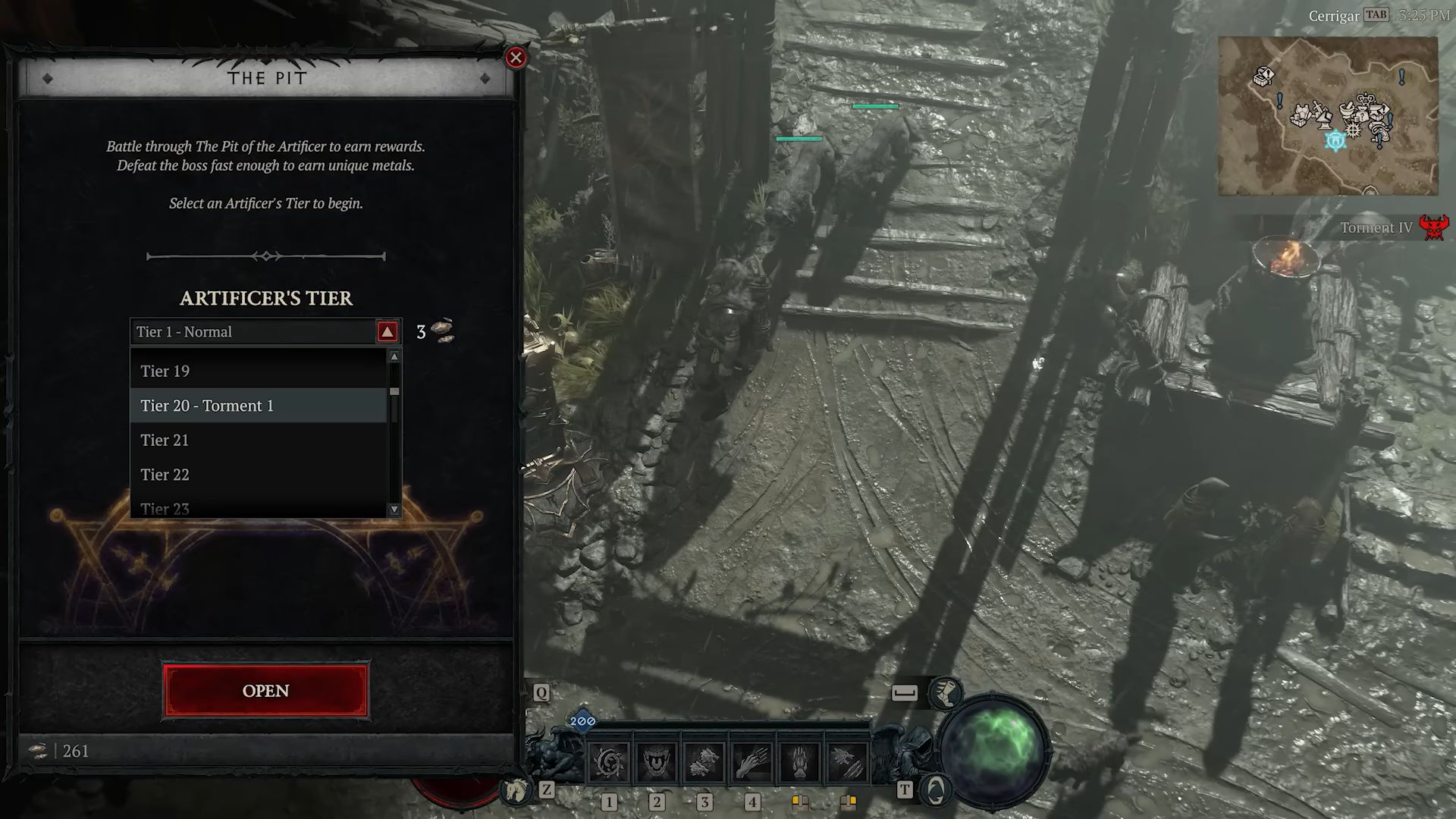1456x819 pixels.
Task: Click the currency count 261 at bottom left
Action: point(76,751)
